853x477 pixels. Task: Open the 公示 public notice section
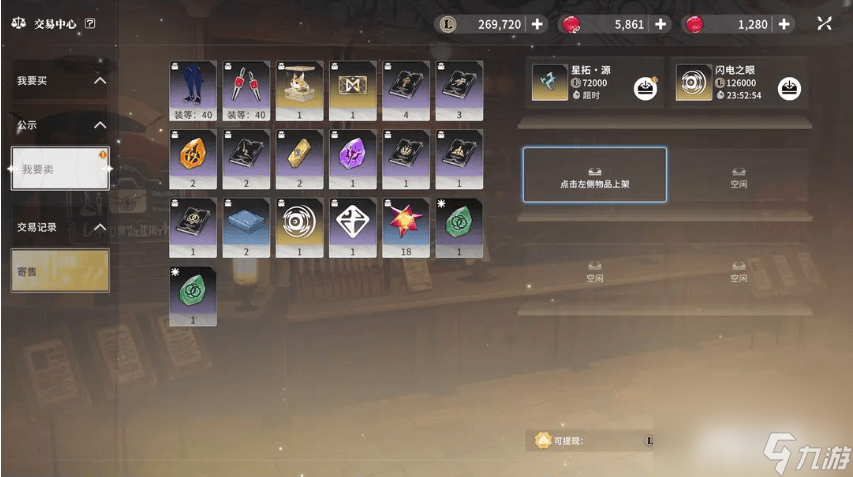[x=60, y=125]
